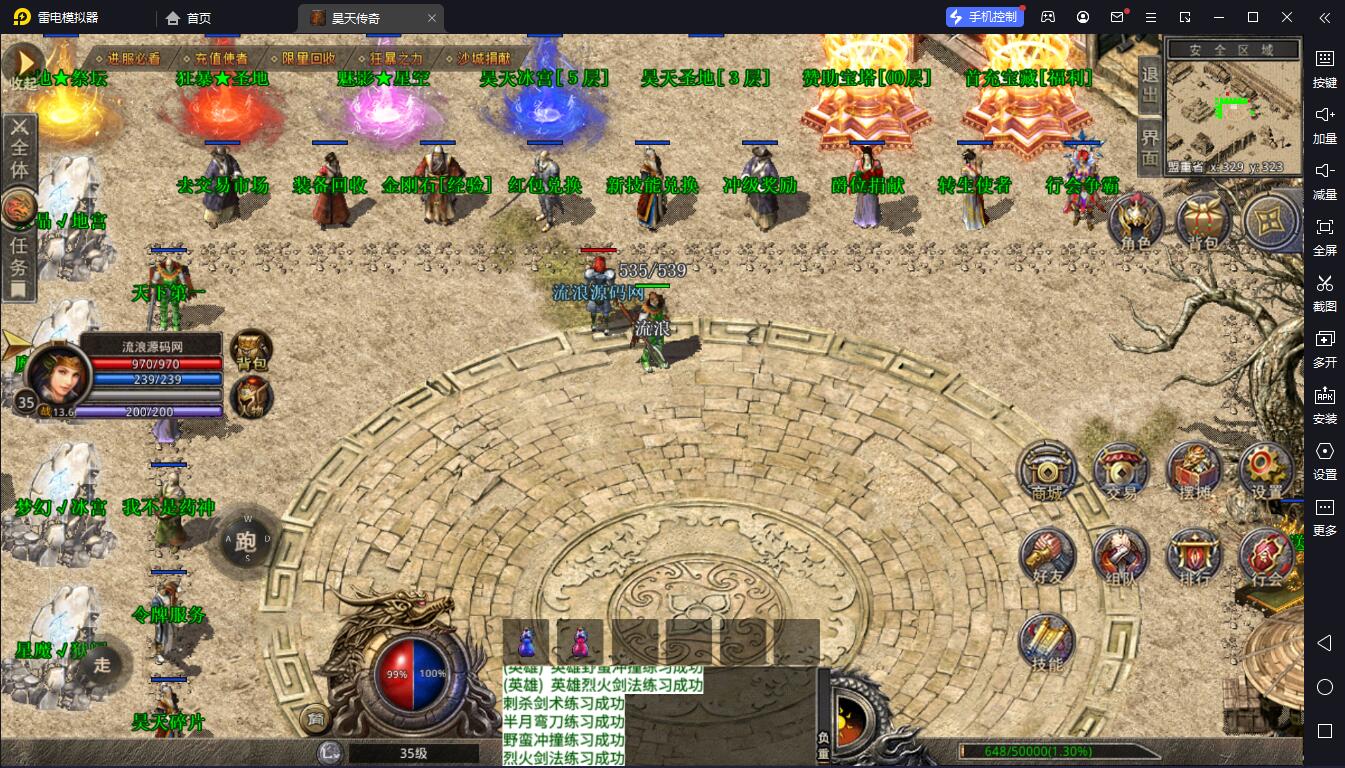Use the blue potion hotbar slot
Viewport: 1345px width, 768px height.
point(526,641)
